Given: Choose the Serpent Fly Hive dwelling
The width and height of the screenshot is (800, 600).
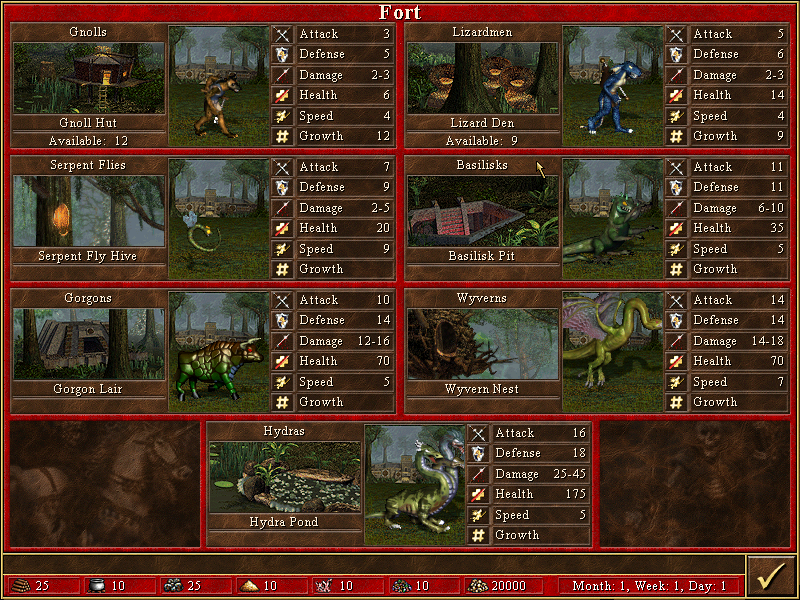Looking at the screenshot, I should coord(88,210).
